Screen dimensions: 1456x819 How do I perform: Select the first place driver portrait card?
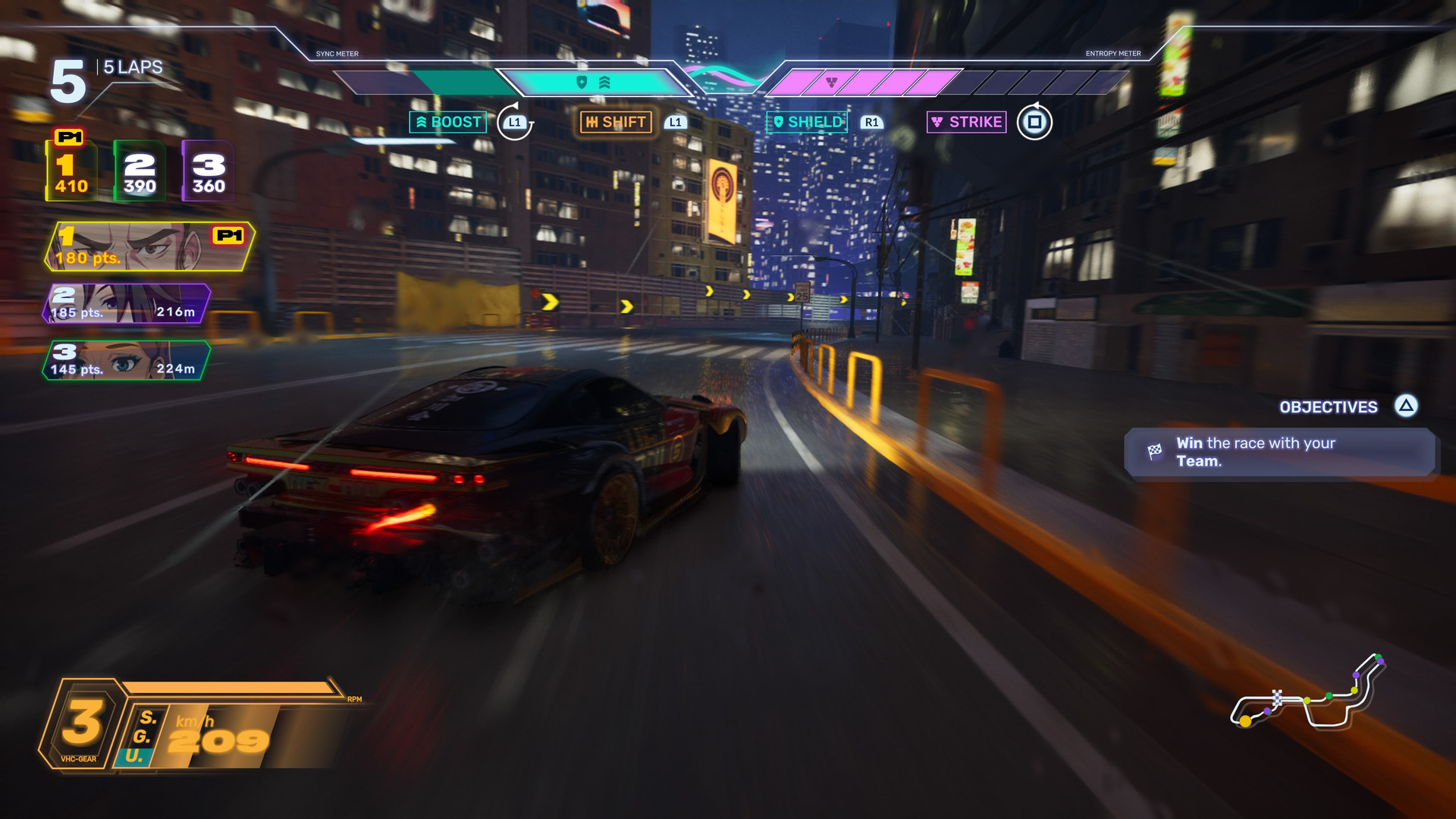149,246
